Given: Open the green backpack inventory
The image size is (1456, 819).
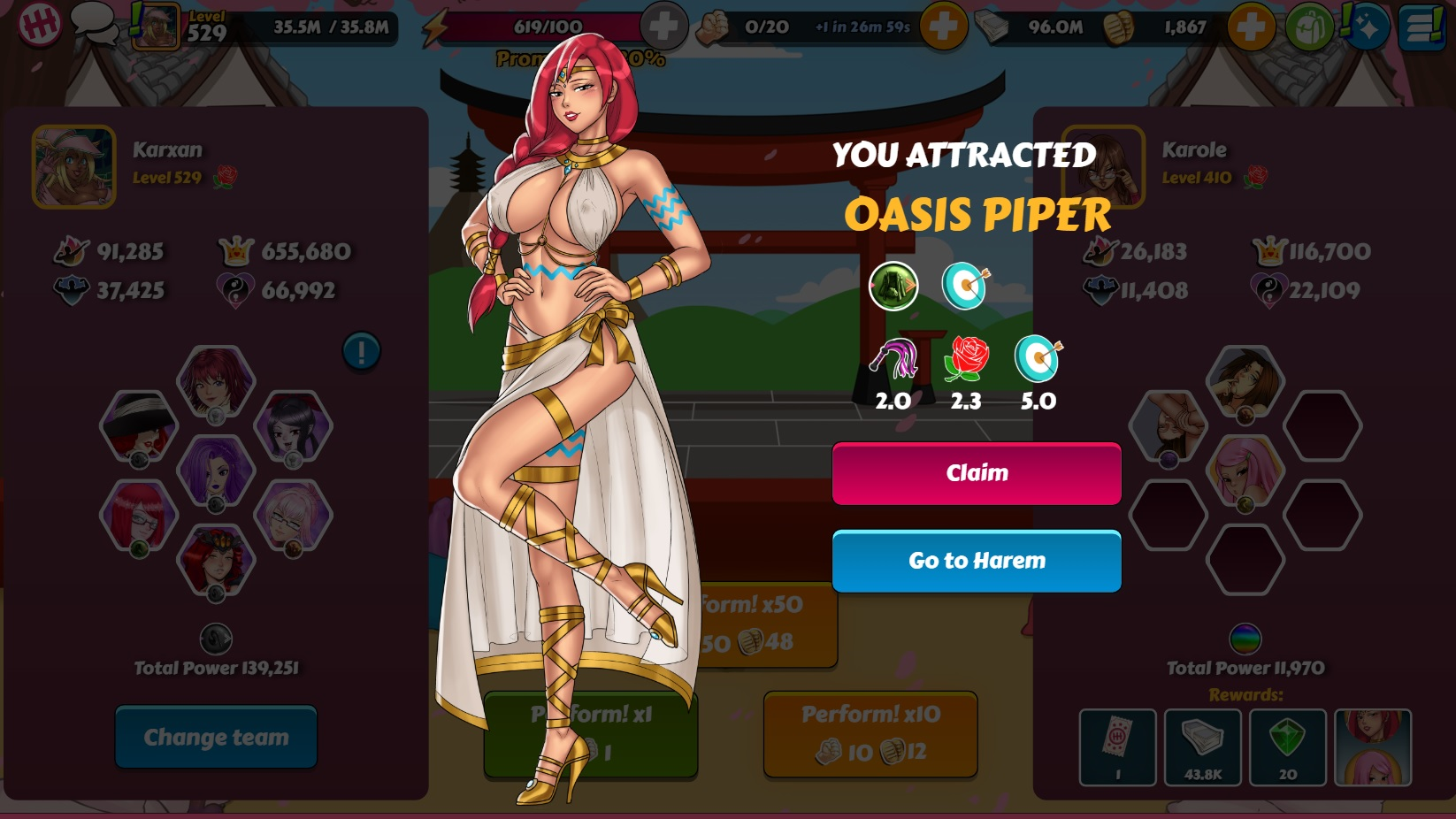Looking at the screenshot, I should [1308, 27].
